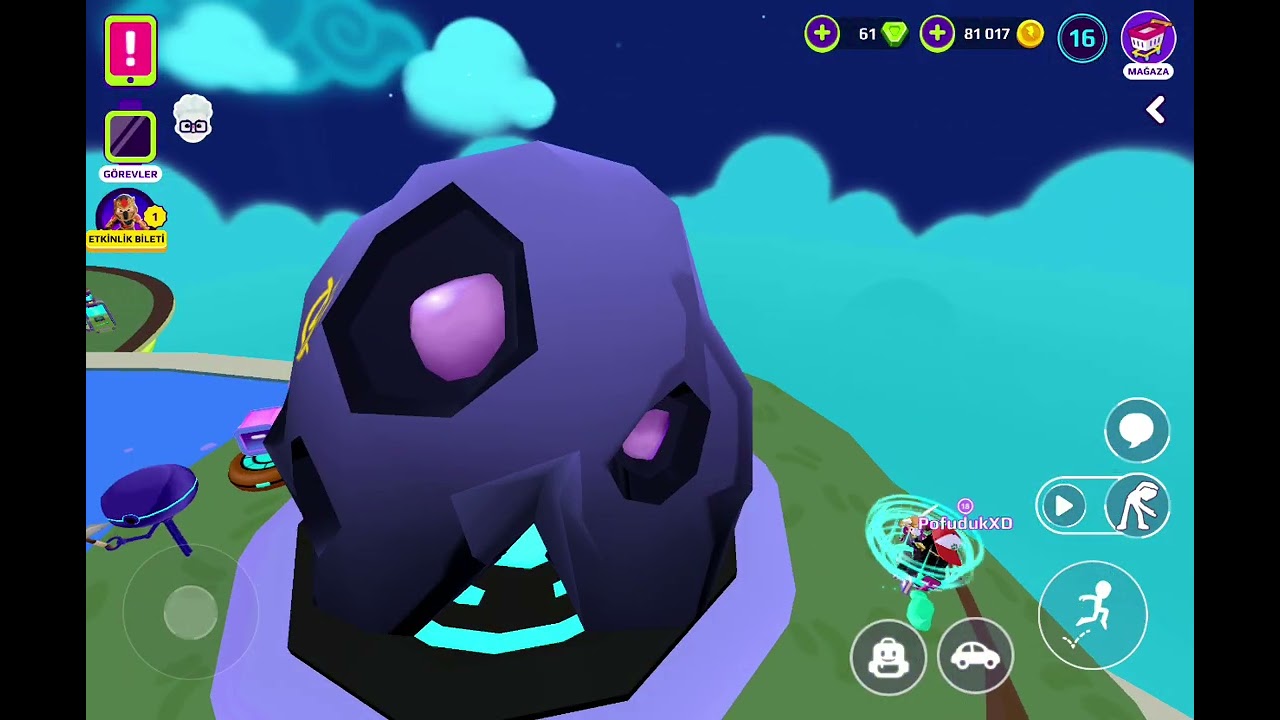This screenshot has height=720, width=1280.
Task: Open the Görevler quests panel
Action: [x=130, y=138]
